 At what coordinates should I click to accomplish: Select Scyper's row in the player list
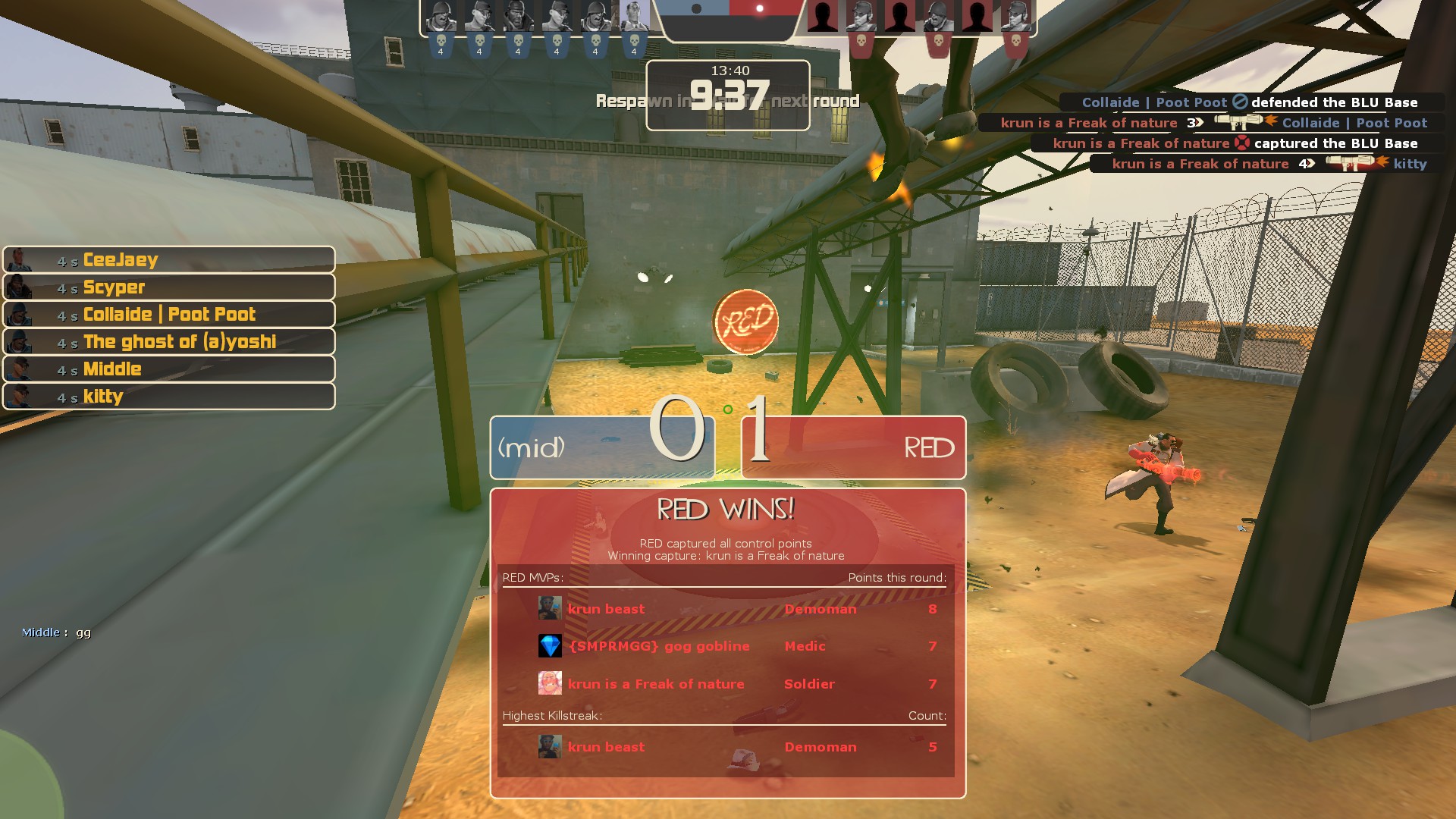point(168,287)
